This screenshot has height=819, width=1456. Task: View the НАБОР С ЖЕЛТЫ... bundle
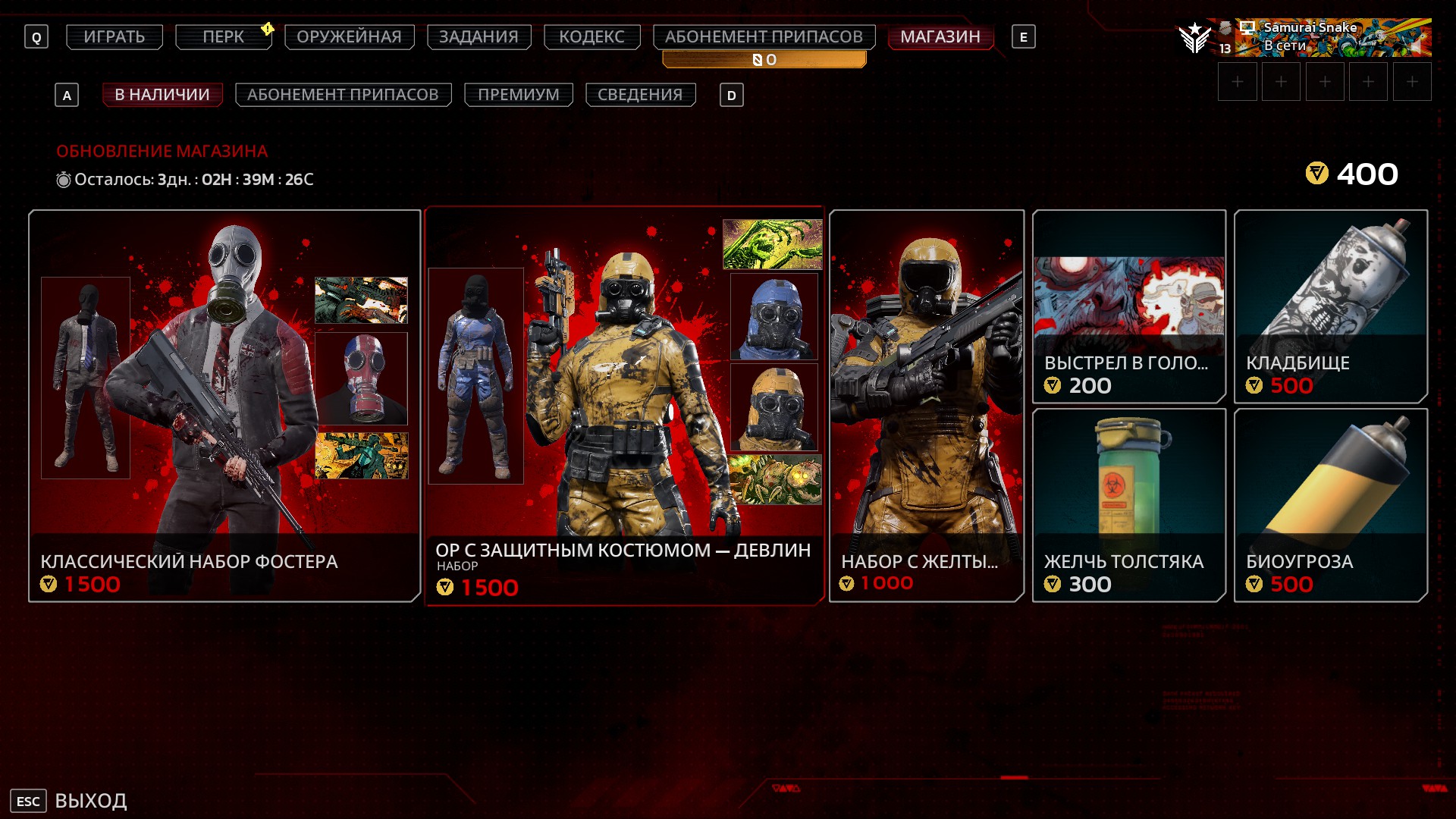(927, 406)
